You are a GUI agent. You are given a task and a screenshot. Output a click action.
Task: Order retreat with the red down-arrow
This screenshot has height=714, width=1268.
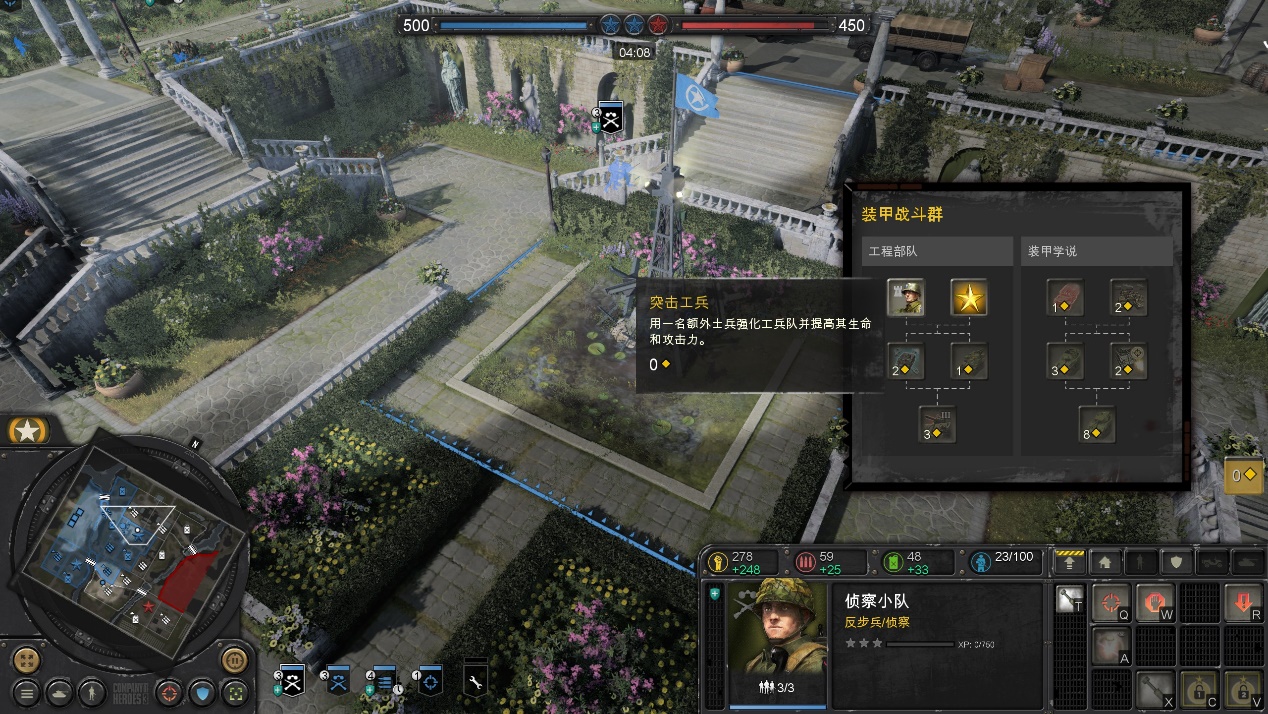1243,603
